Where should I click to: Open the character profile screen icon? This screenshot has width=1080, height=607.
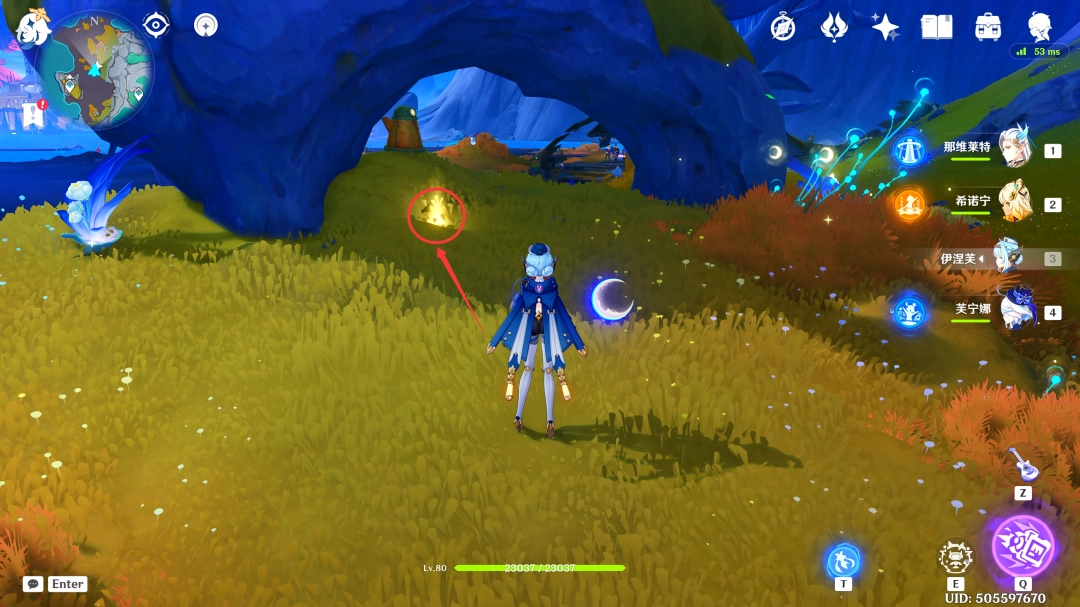tap(1040, 27)
